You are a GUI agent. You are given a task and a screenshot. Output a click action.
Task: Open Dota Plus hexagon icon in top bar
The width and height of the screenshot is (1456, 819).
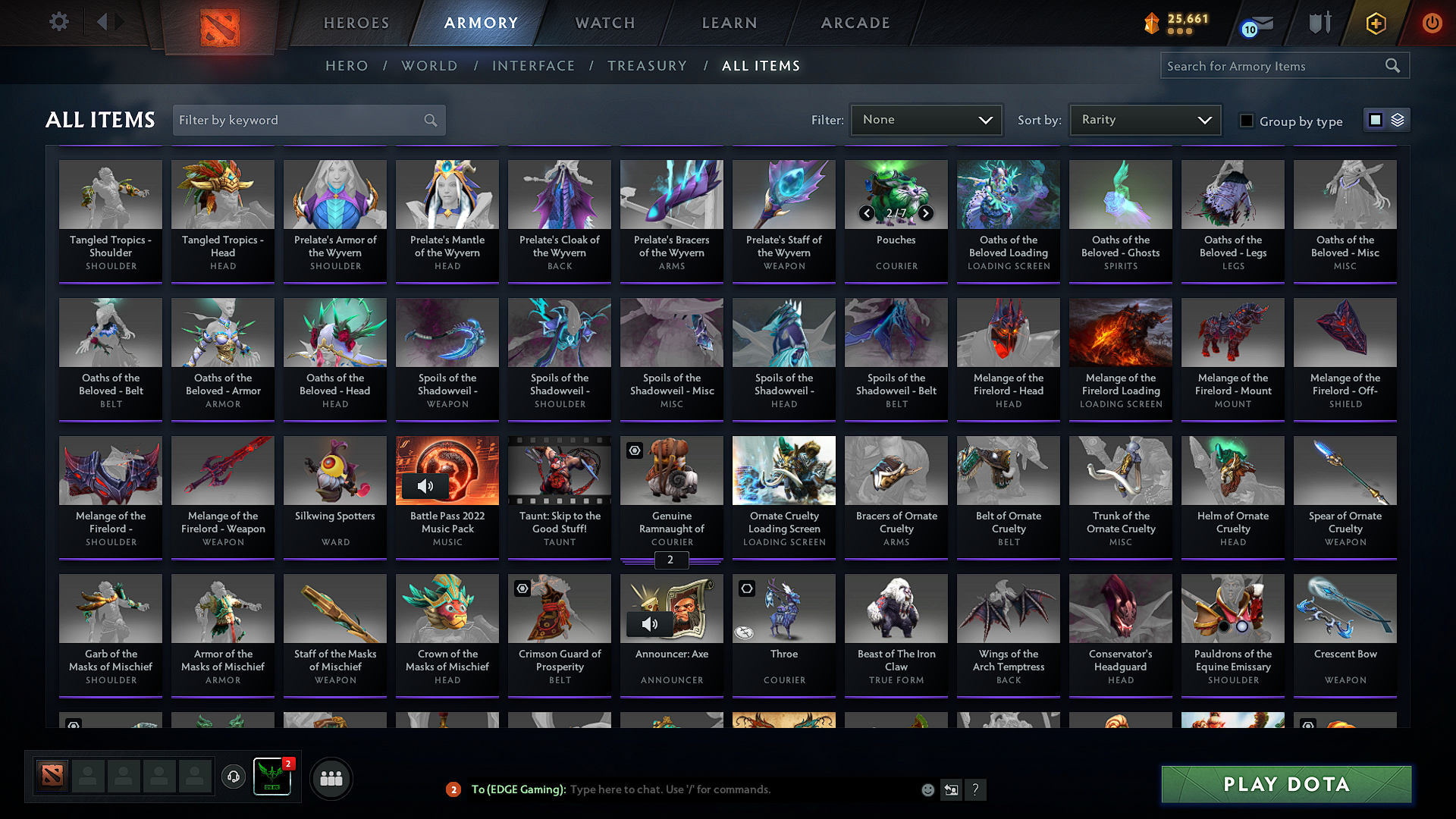coord(1376,24)
